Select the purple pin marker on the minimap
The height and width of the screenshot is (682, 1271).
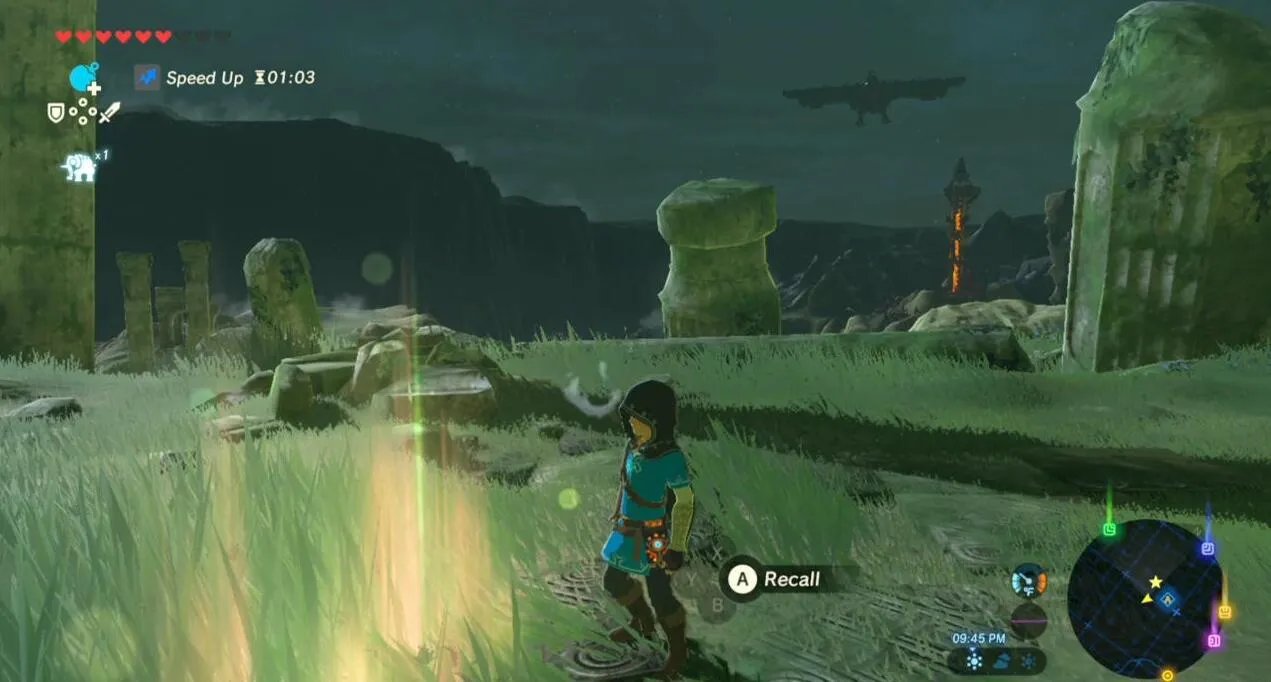[x=1214, y=640]
